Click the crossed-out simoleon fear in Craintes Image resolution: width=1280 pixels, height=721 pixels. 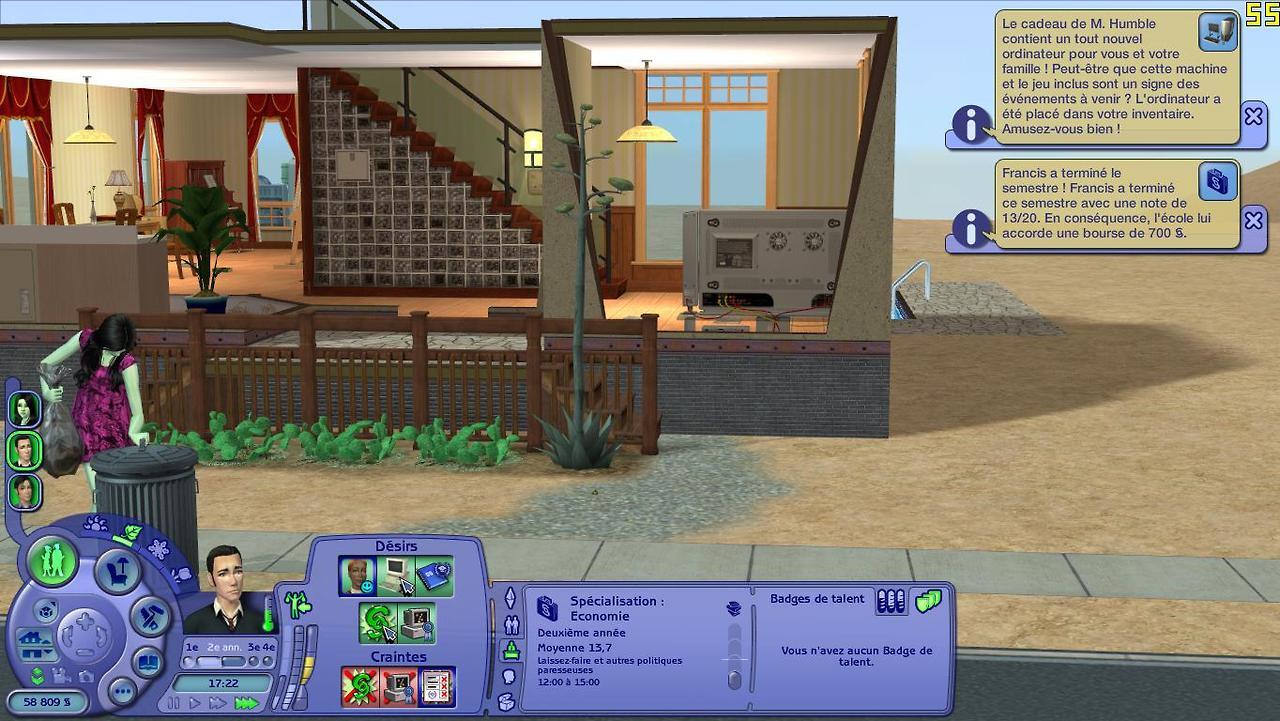coord(360,687)
